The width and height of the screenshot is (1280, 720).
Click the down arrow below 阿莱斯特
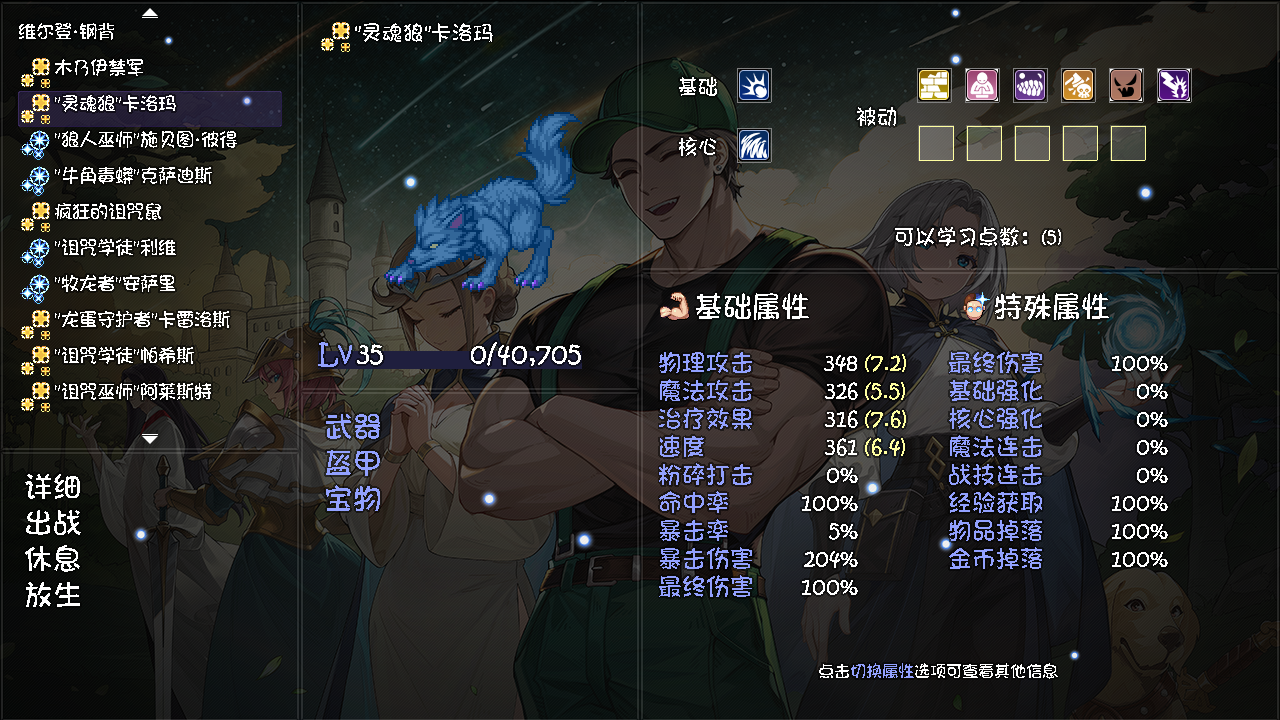coord(152,437)
